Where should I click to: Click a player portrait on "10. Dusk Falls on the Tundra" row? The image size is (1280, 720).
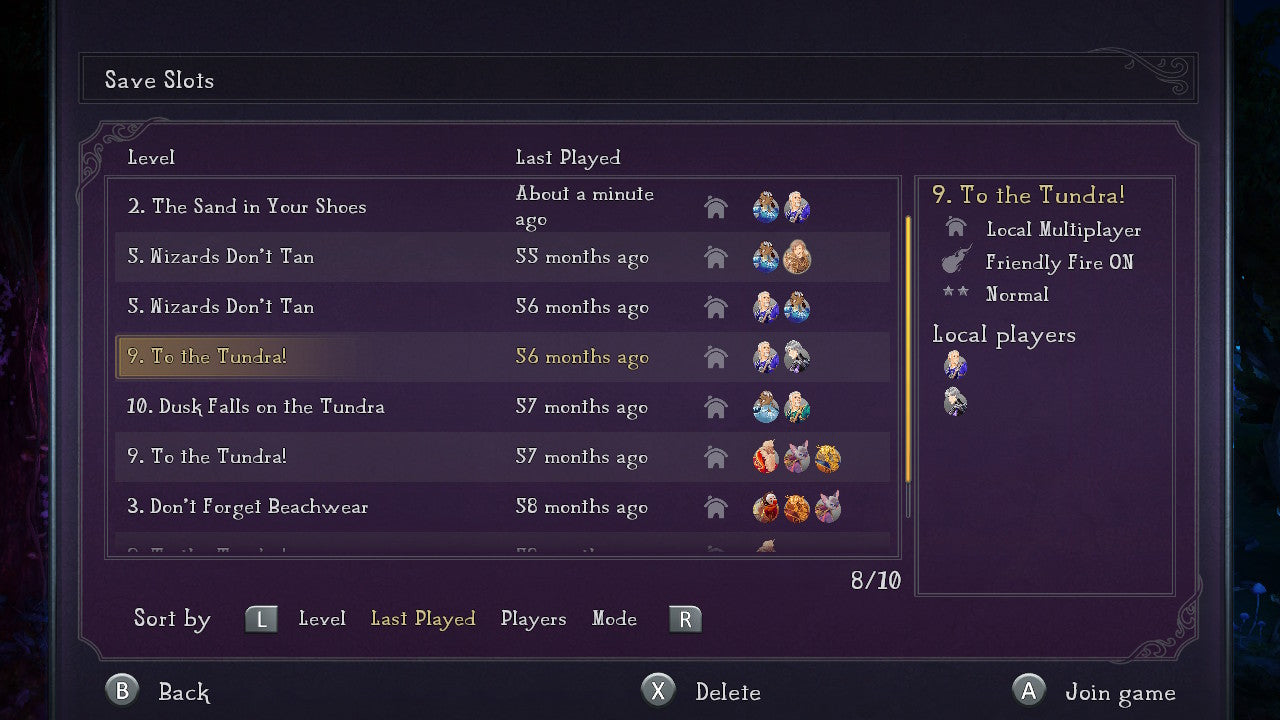click(766, 407)
